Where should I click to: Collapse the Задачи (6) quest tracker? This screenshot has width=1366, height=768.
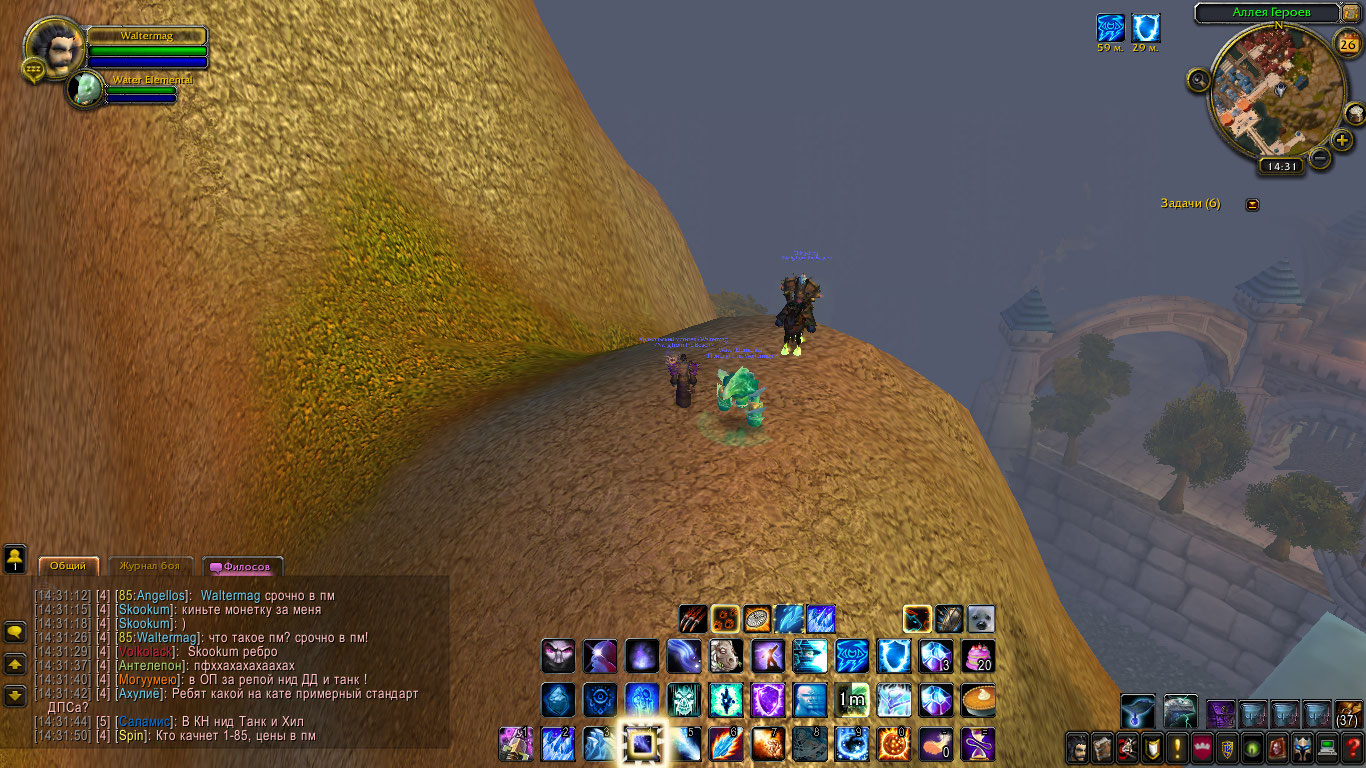[x=1252, y=204]
